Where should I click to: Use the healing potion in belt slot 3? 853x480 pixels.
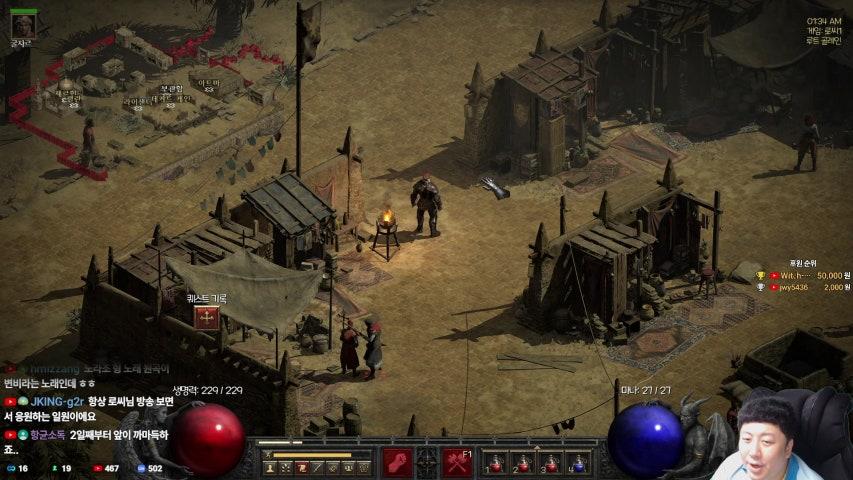(x=551, y=464)
